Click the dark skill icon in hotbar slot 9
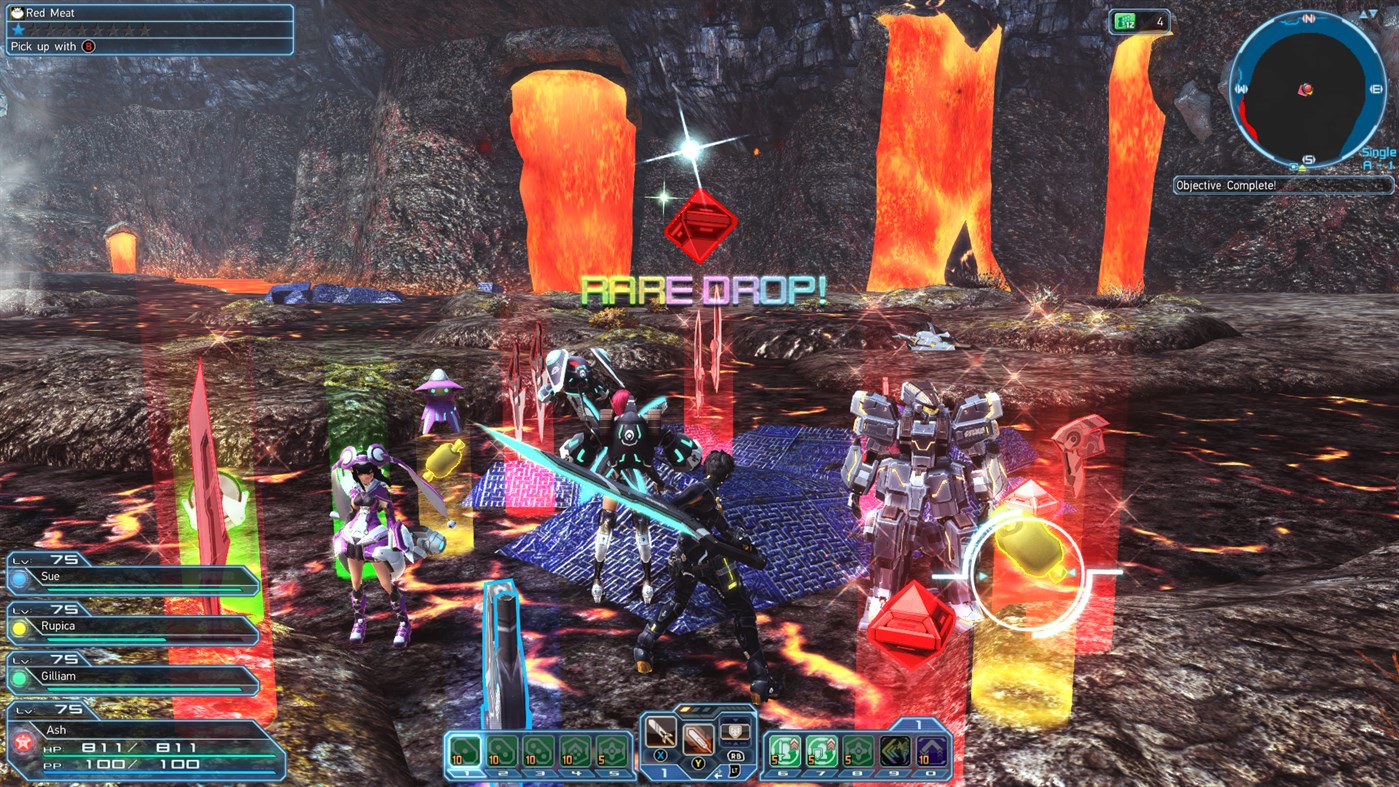The width and height of the screenshot is (1399, 787). click(x=894, y=750)
